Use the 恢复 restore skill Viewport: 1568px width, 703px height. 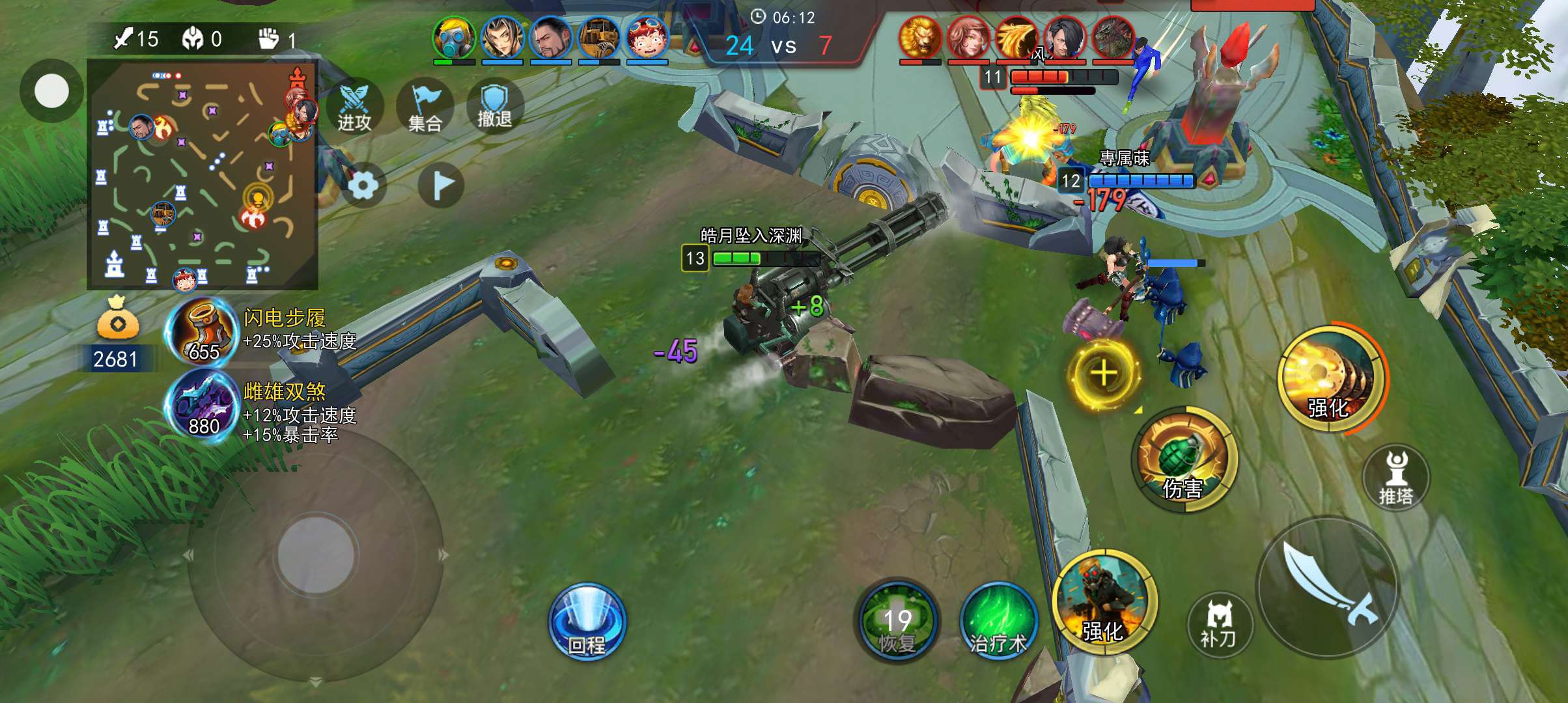pos(897,622)
